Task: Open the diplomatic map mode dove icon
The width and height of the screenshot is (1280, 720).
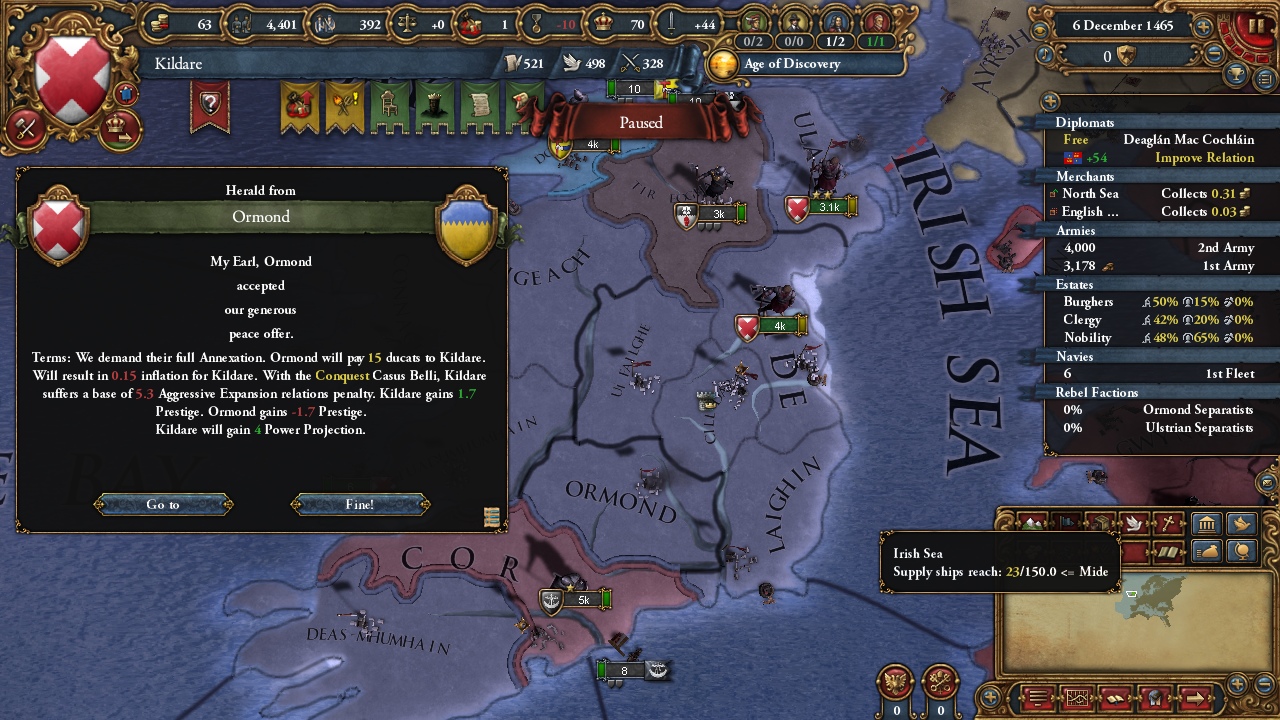Action: pyautogui.click(x=1135, y=522)
